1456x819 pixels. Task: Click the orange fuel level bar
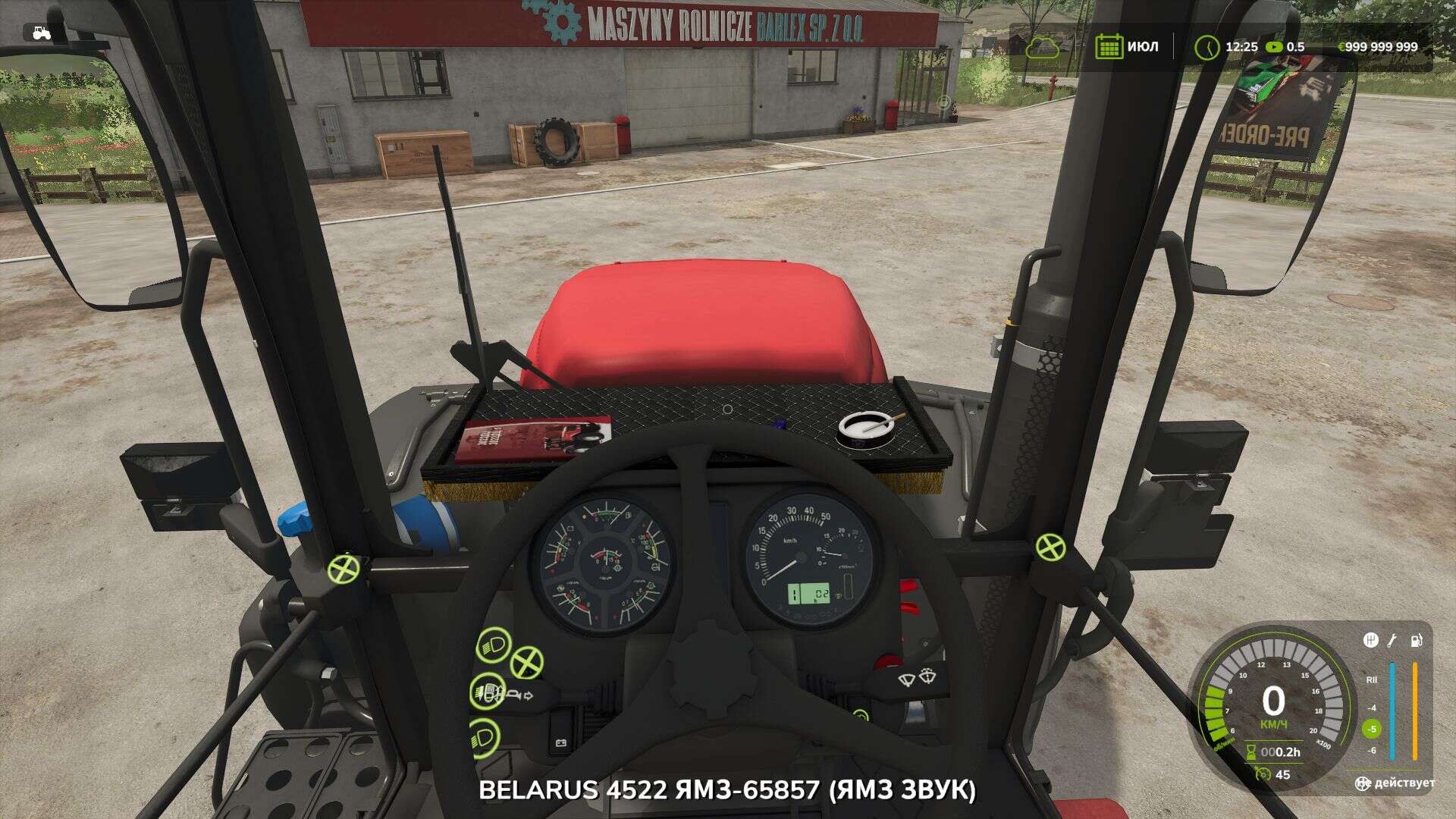(1415, 709)
